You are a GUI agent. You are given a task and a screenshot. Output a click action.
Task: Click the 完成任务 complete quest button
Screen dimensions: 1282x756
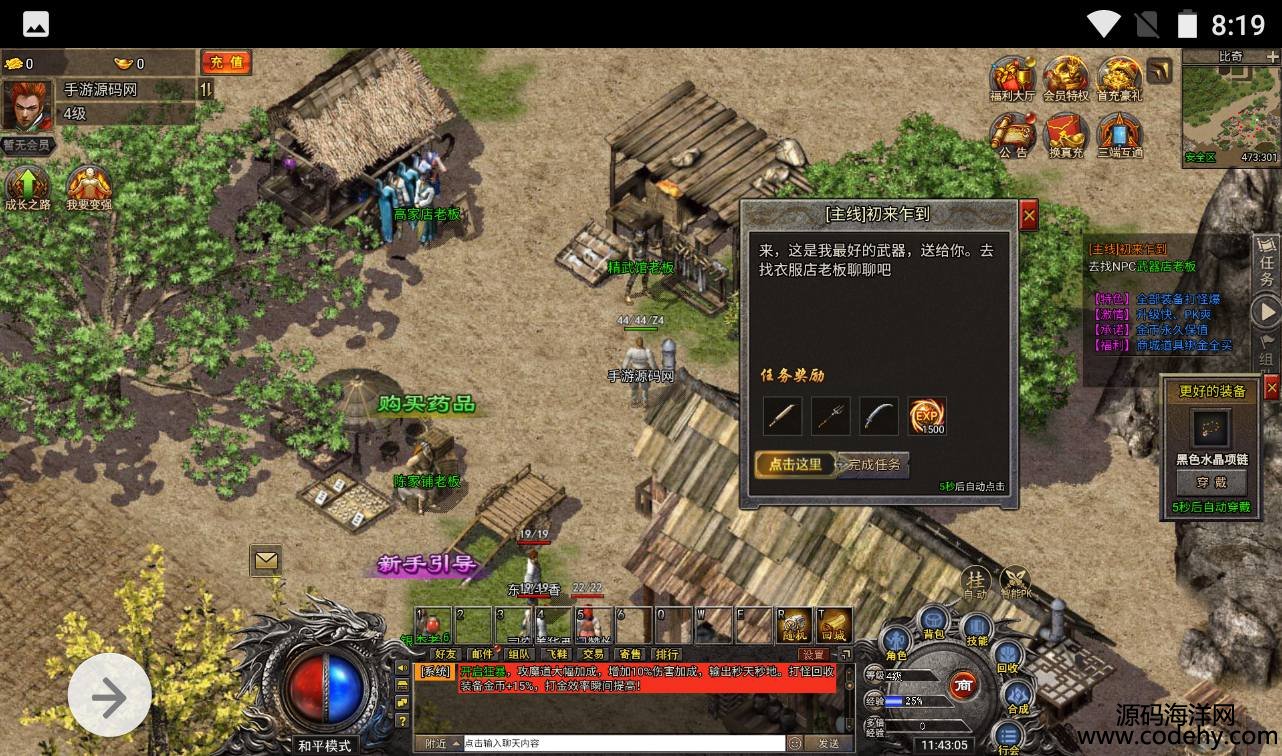point(872,465)
